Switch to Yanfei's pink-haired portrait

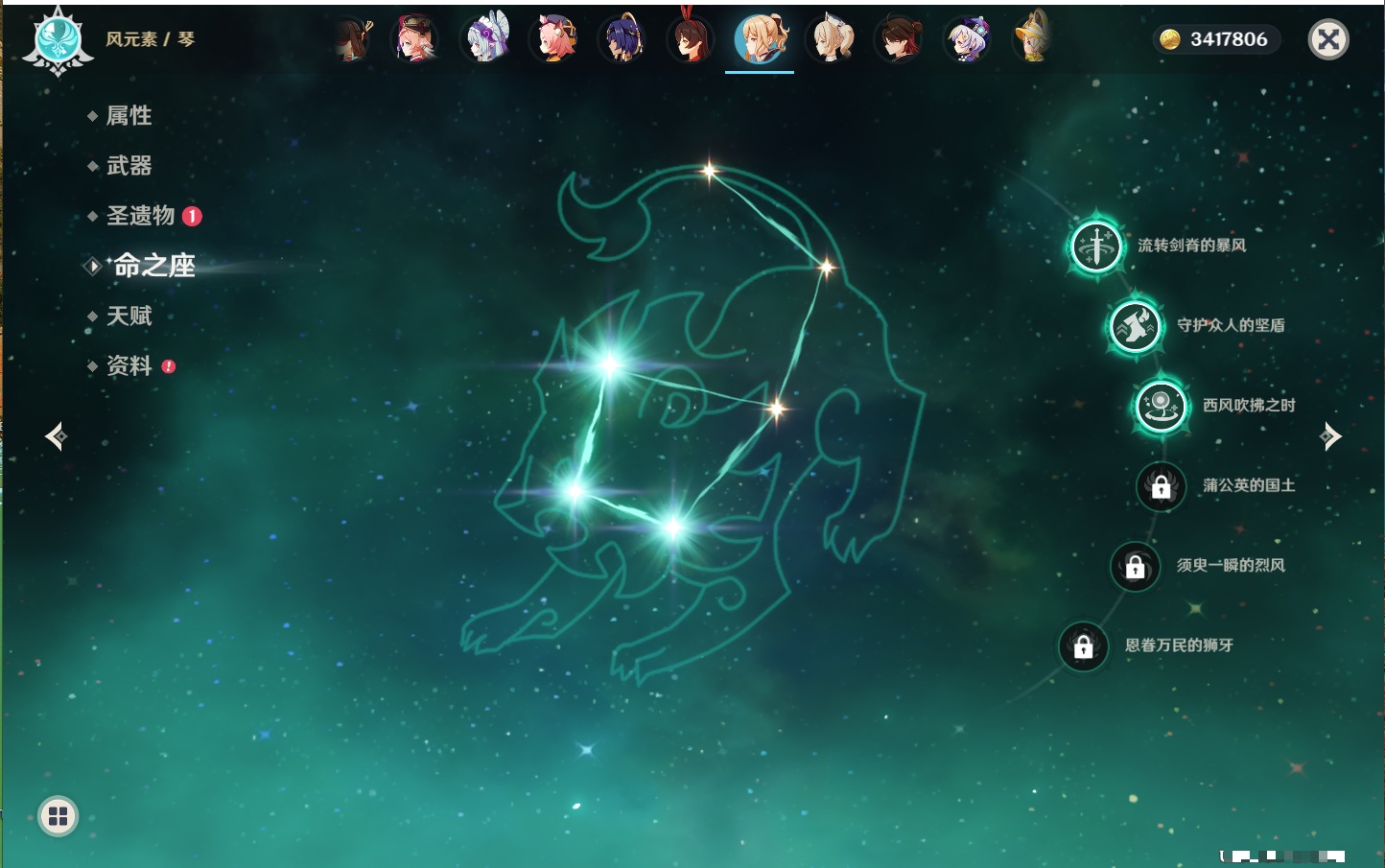tap(554, 39)
